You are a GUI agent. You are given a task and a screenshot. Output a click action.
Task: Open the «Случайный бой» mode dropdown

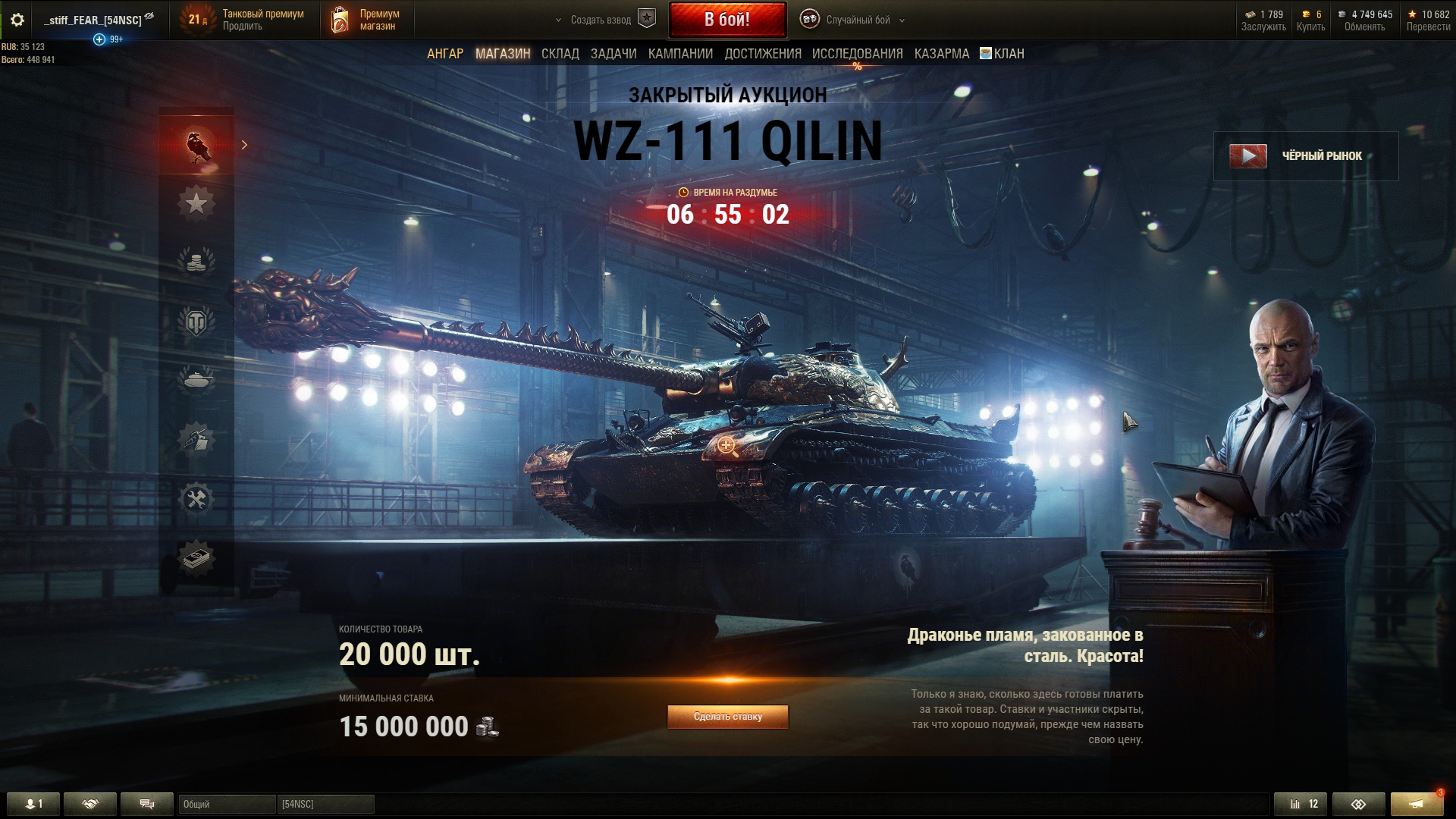click(857, 20)
